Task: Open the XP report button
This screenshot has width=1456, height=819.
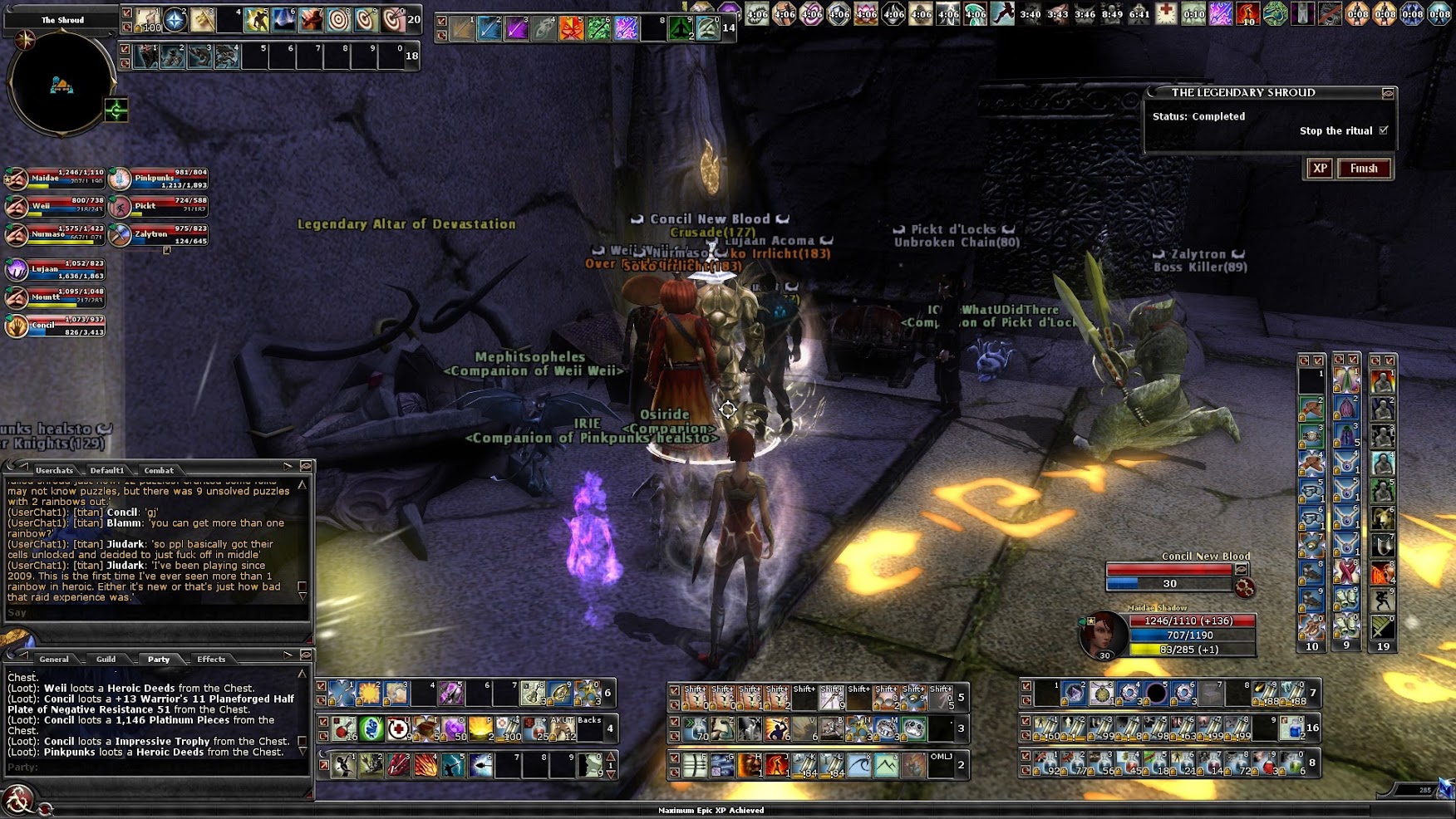Action: pyautogui.click(x=1320, y=169)
